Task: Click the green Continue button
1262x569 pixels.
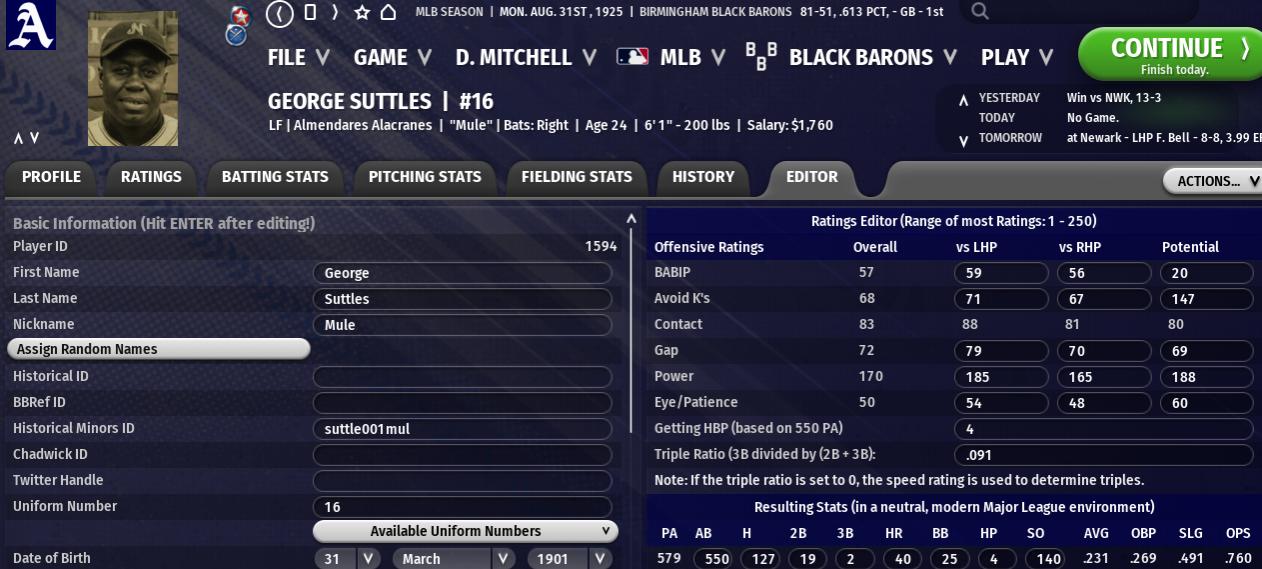Action: tap(1168, 54)
